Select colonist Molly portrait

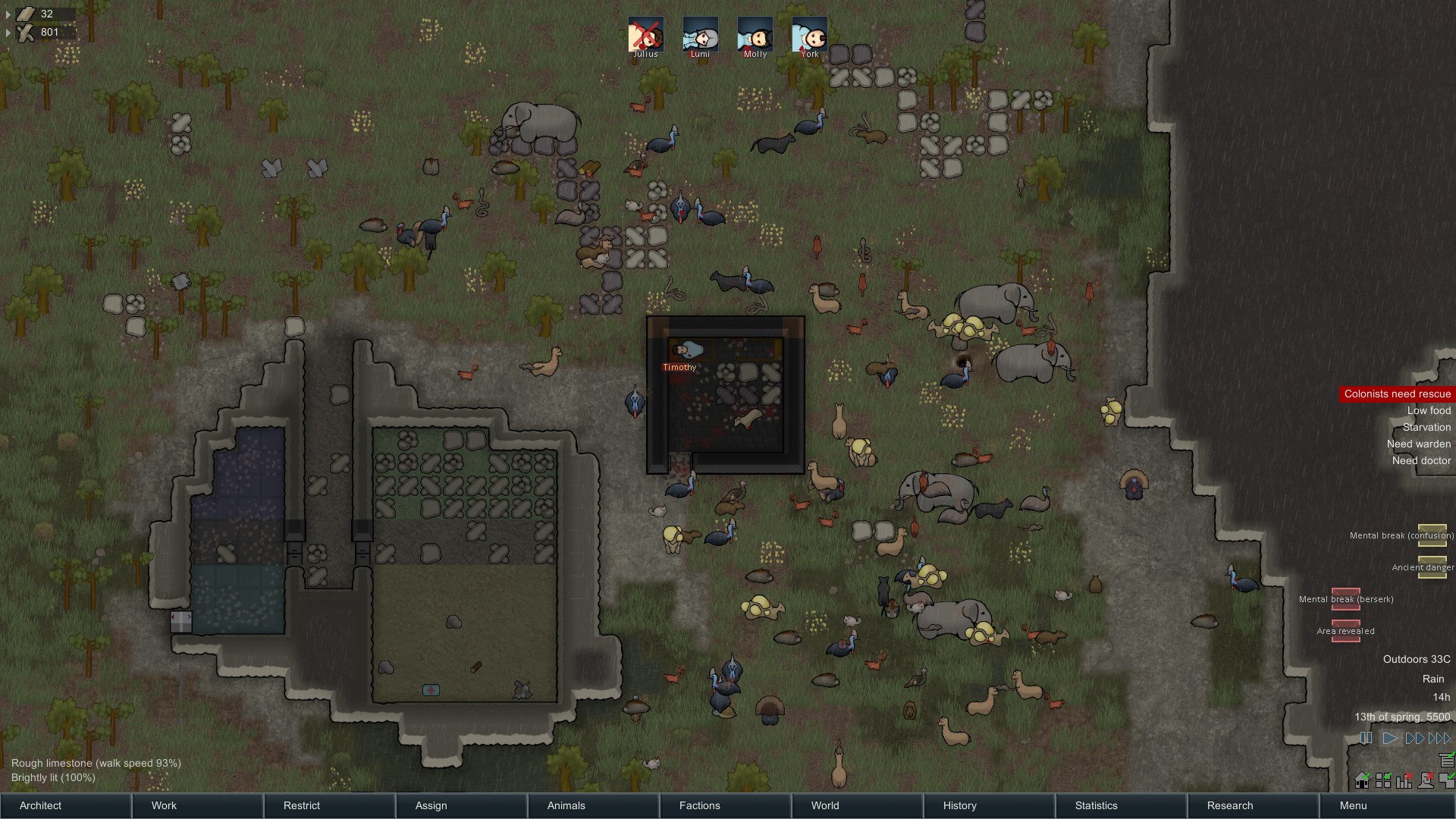[x=755, y=35]
